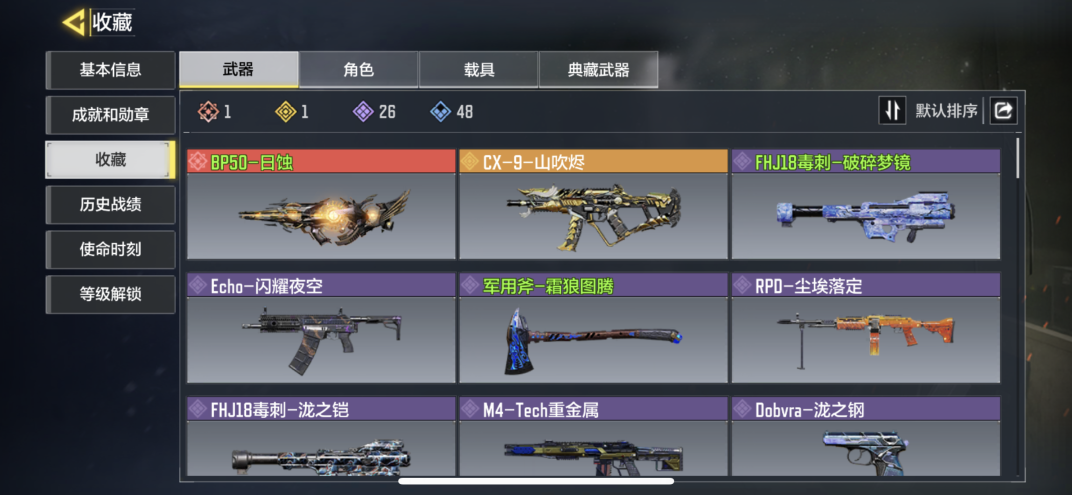Open the 成就和勋章 section
This screenshot has width=1072, height=495.
pyautogui.click(x=110, y=115)
